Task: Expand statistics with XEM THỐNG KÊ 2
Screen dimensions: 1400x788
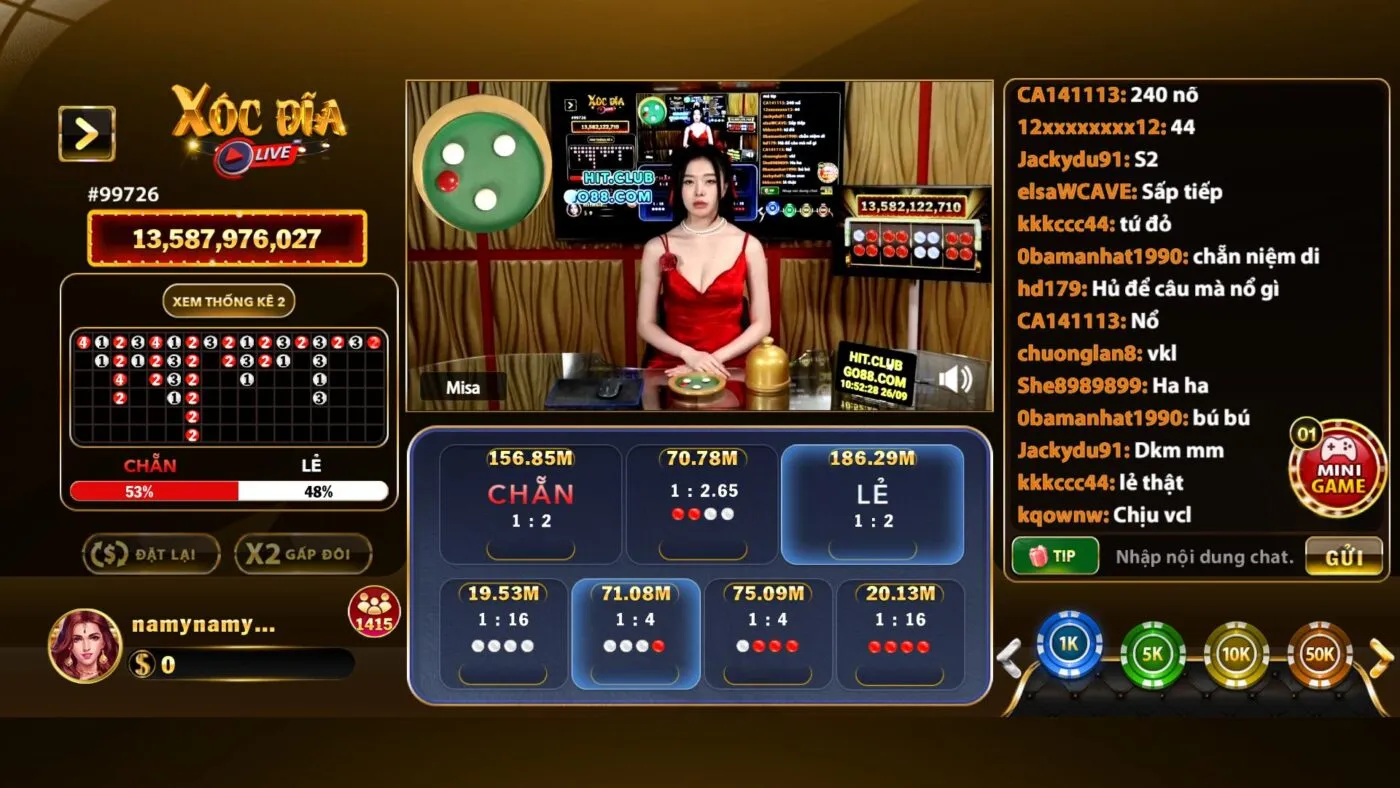Action: tap(229, 300)
